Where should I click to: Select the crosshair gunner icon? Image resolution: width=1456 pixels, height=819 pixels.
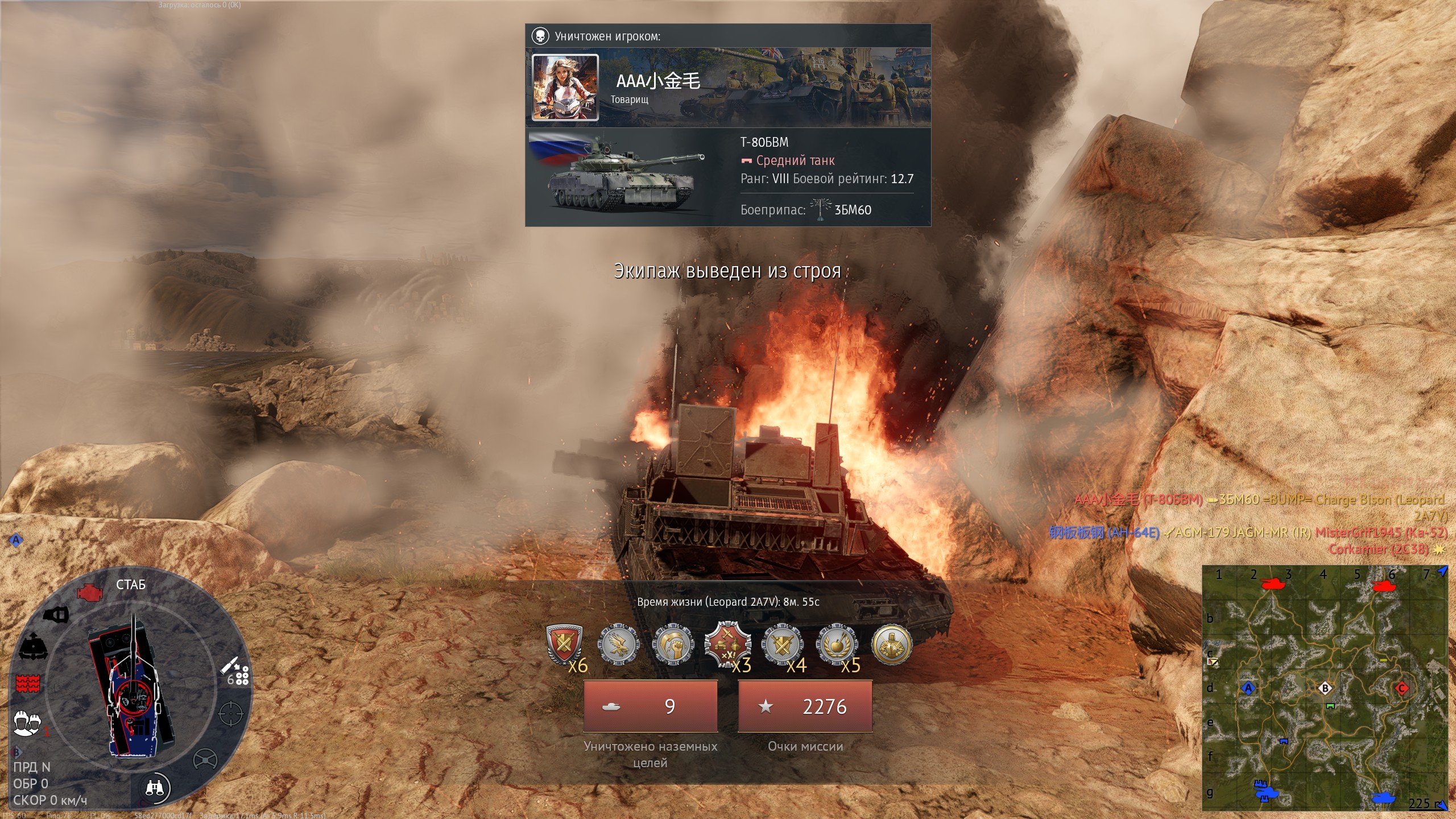(231, 714)
